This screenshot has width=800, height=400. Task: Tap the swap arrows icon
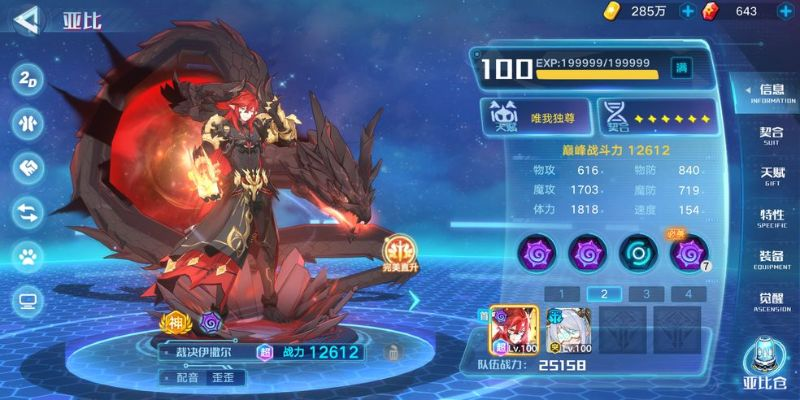pos(26,211)
